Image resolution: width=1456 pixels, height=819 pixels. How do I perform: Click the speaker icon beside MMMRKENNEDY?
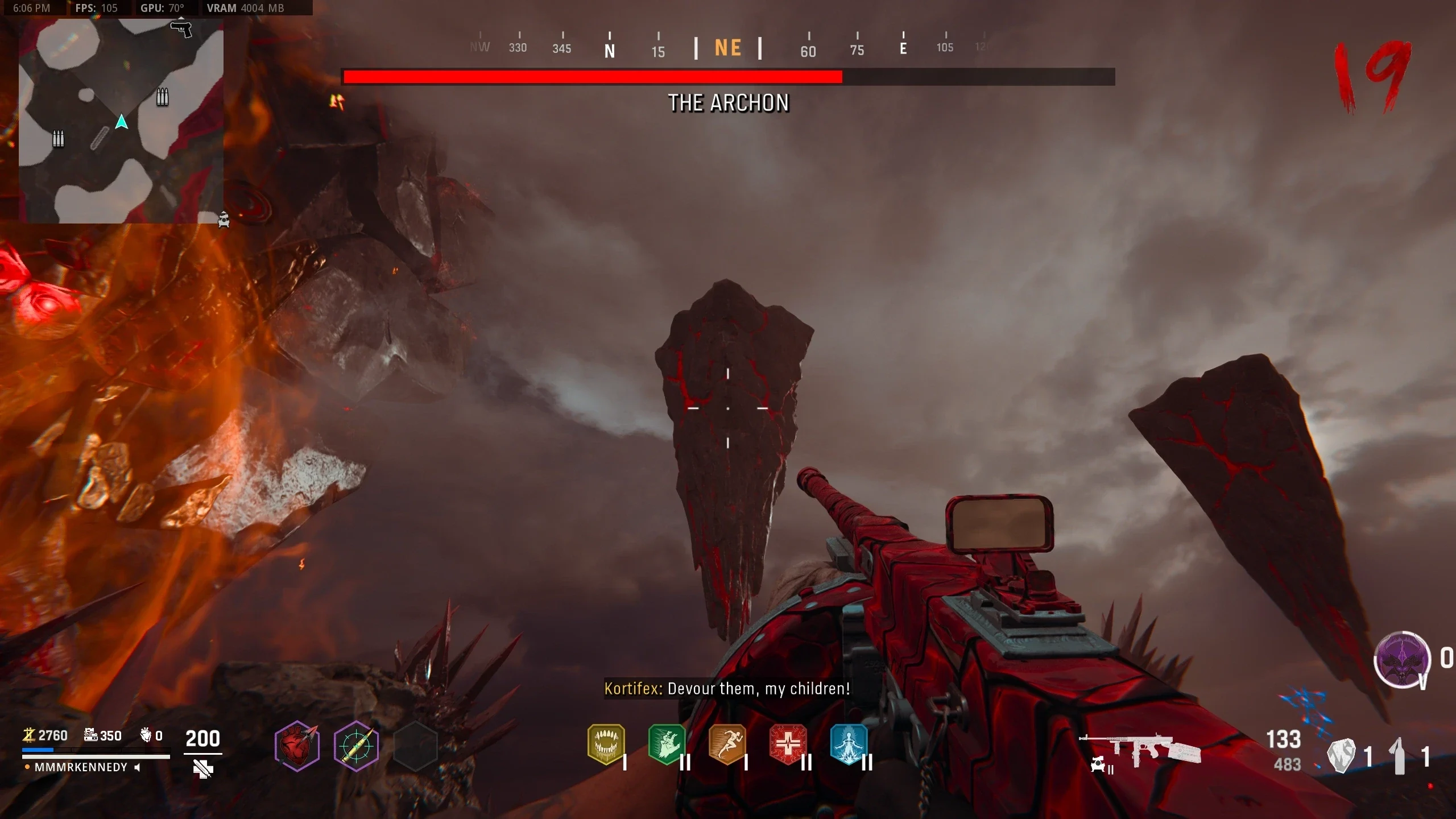point(137,768)
